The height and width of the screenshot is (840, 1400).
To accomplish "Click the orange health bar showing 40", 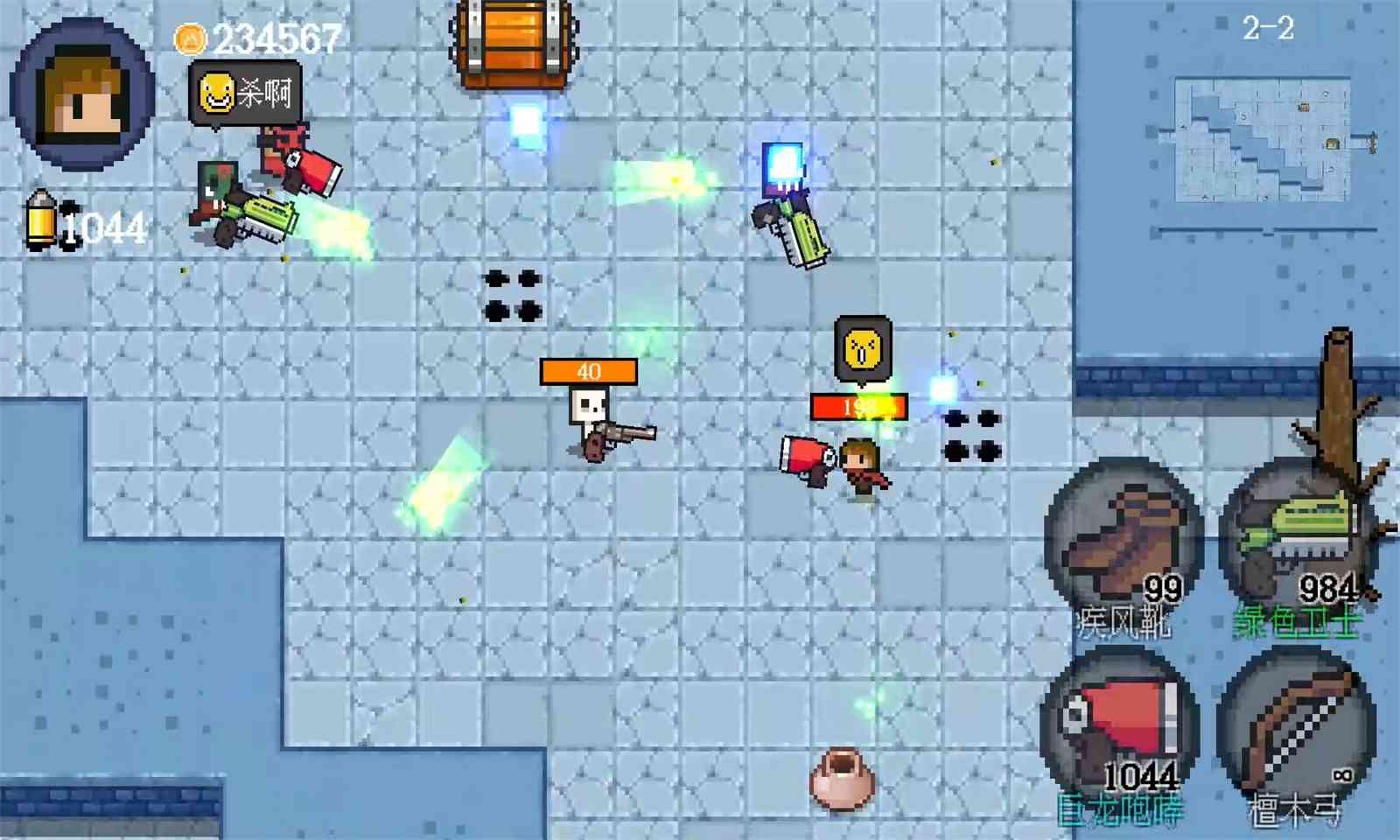I will (x=588, y=372).
